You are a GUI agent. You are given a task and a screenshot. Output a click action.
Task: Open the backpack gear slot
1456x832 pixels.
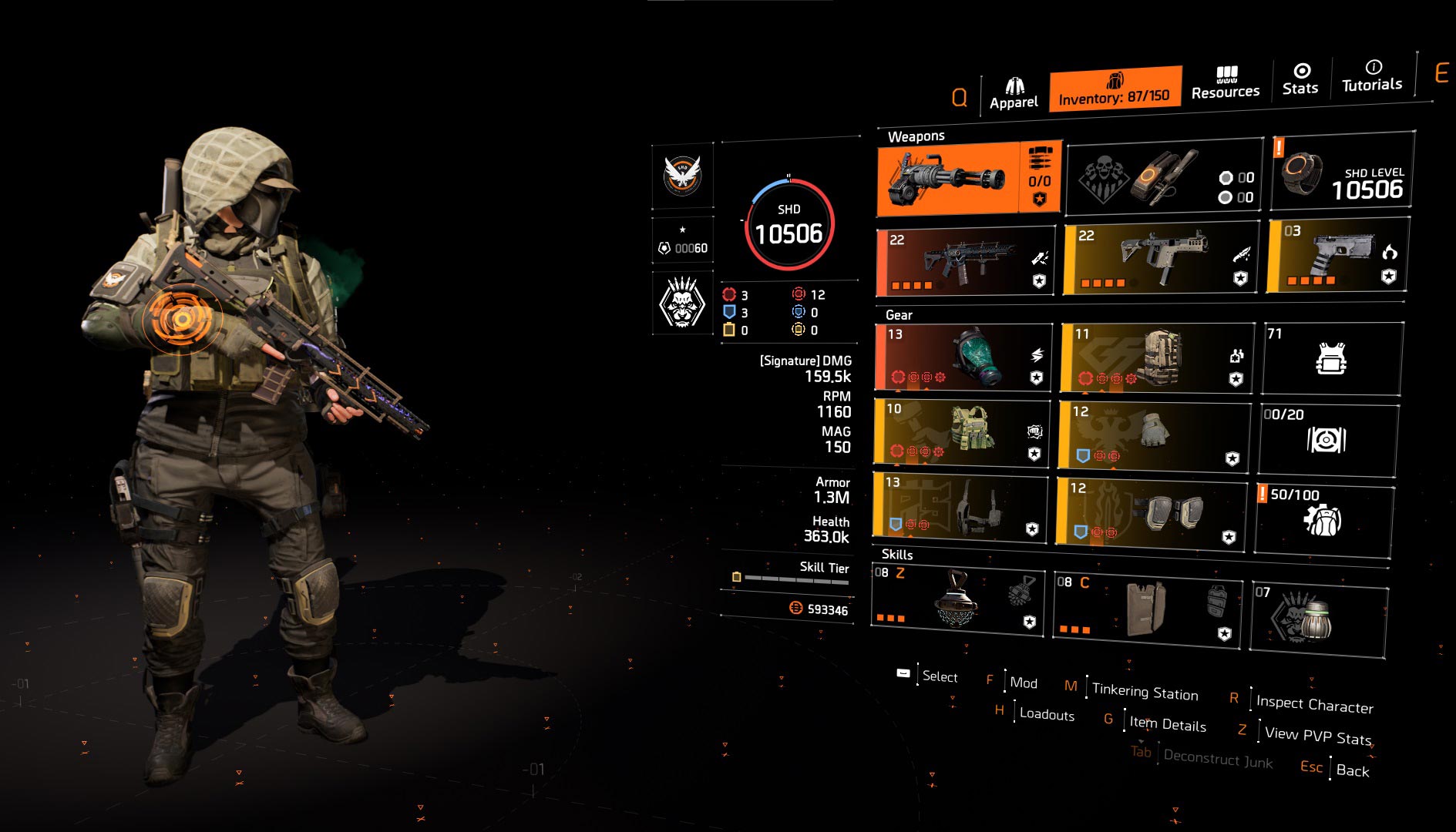coord(1157,357)
